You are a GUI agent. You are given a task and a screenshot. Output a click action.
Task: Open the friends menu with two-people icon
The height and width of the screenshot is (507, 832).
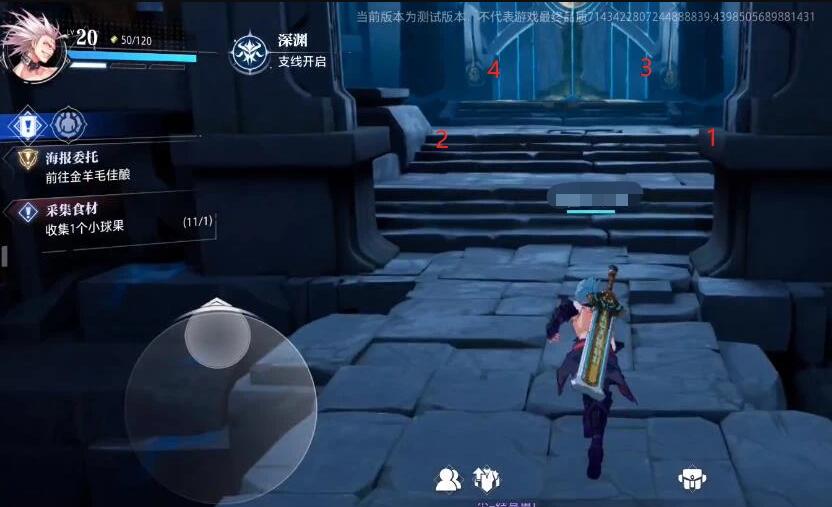click(x=449, y=480)
